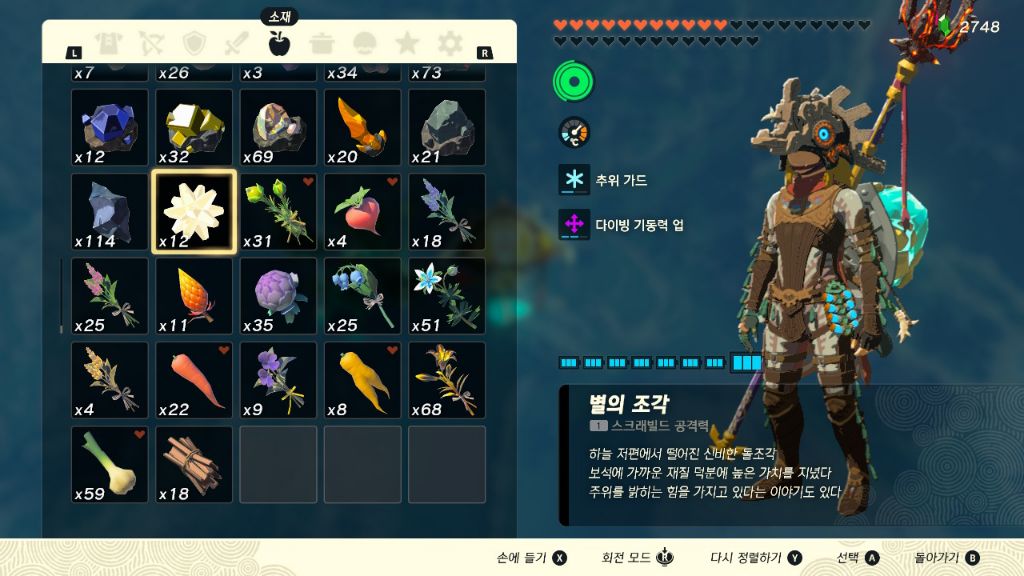
Task: Open the star key items tab
Action: 407,43
